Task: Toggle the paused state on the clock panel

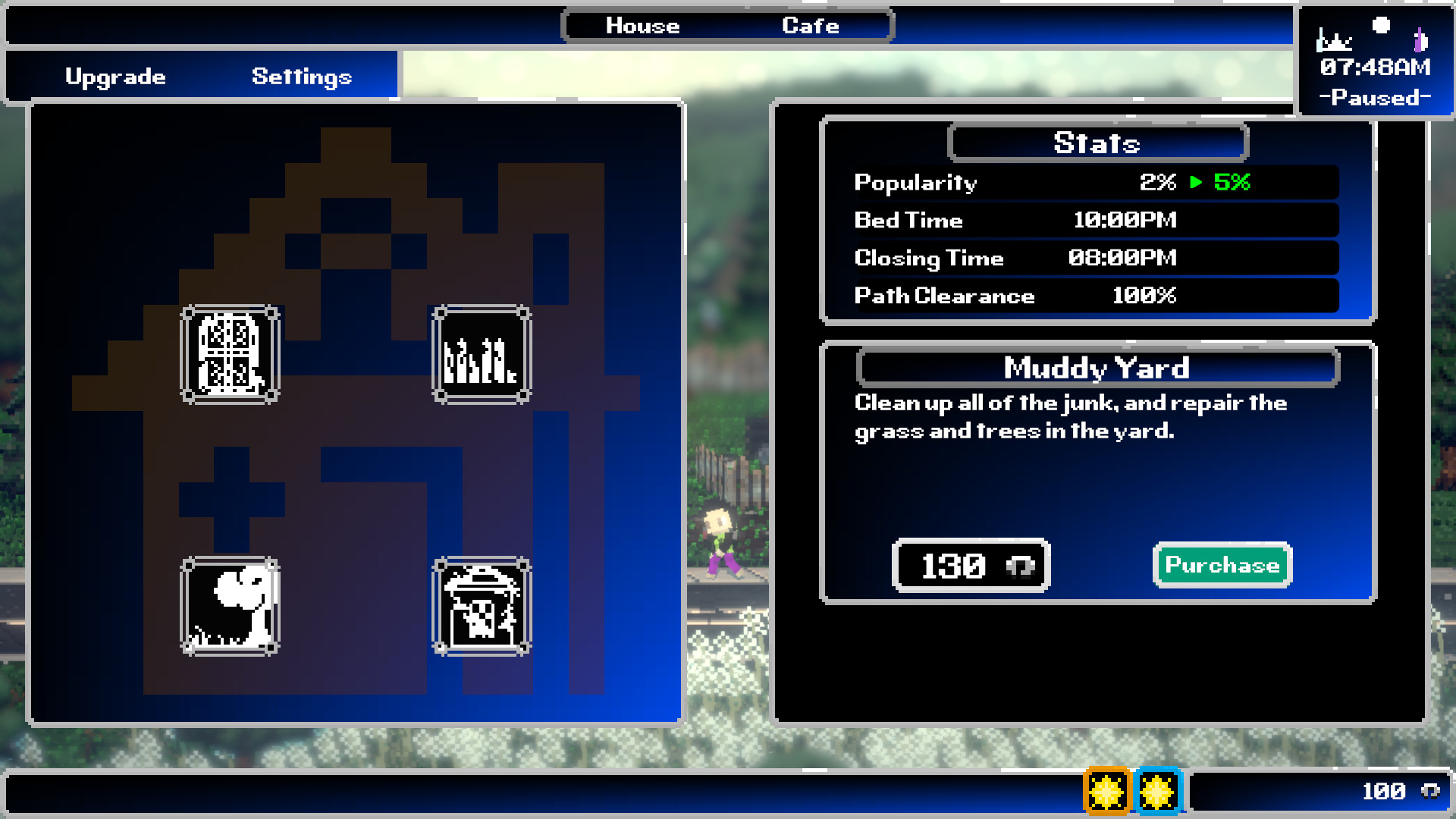Action: tap(1376, 97)
